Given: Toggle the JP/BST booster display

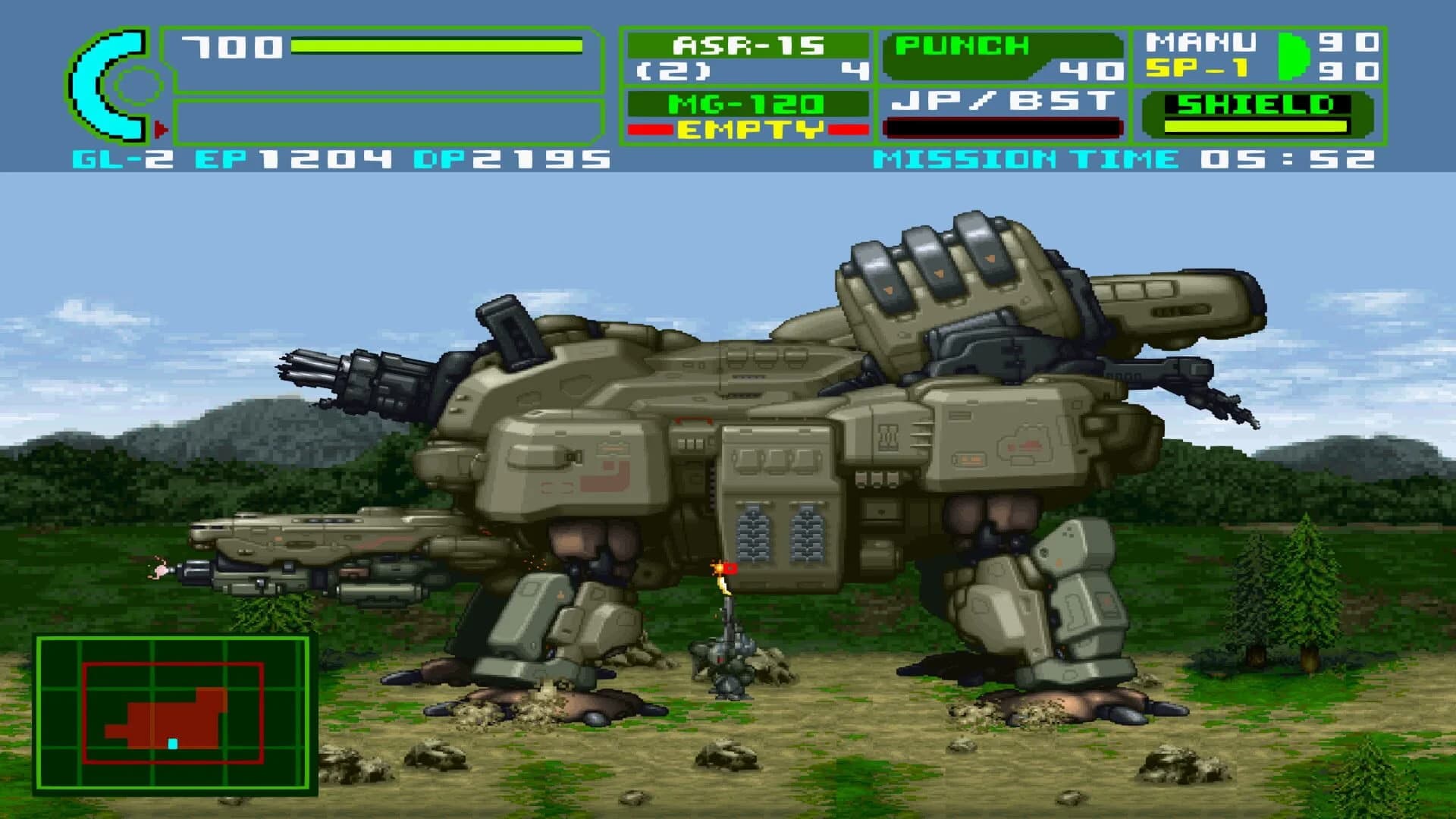Looking at the screenshot, I should coord(1001,102).
